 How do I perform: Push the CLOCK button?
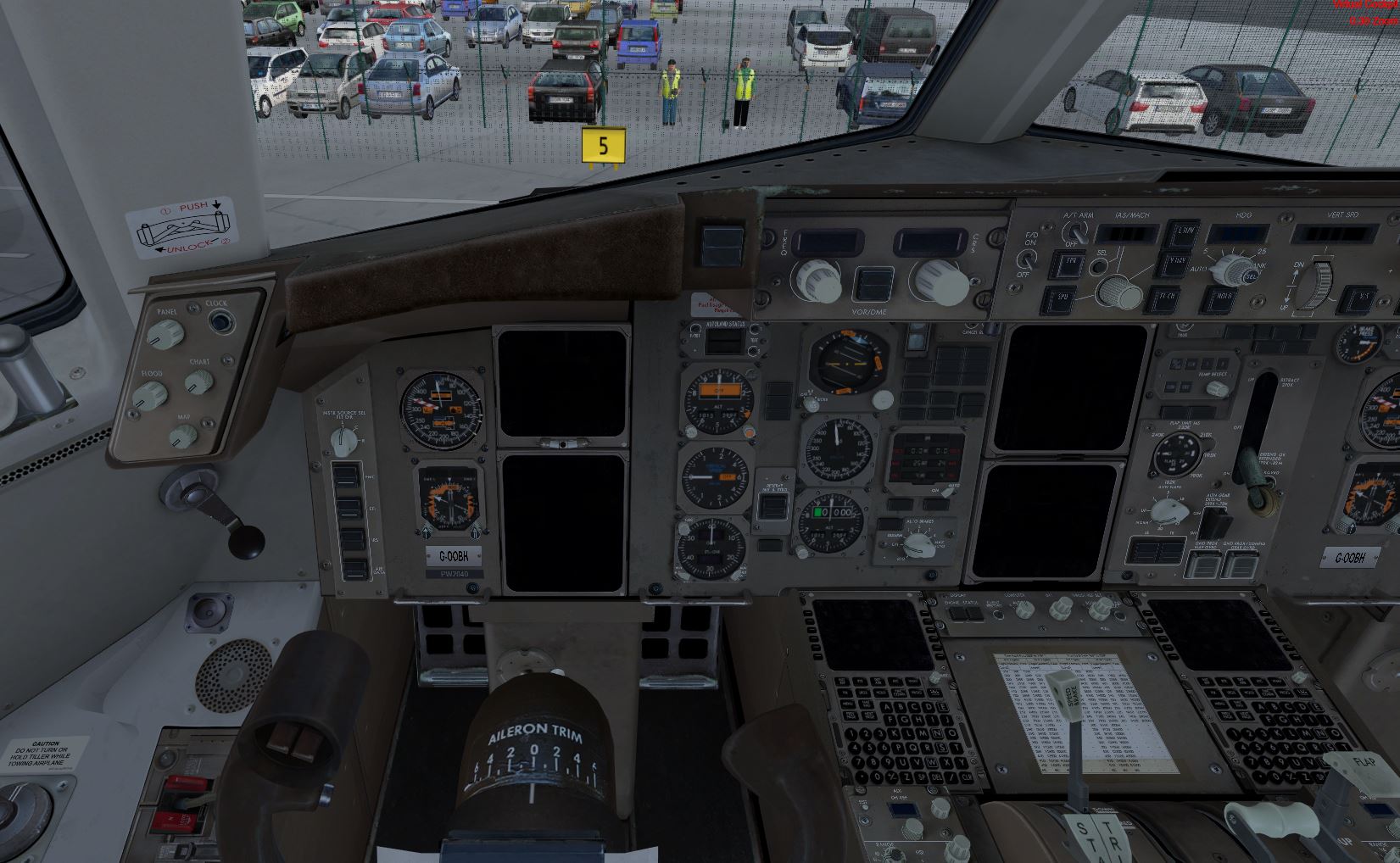[222, 321]
